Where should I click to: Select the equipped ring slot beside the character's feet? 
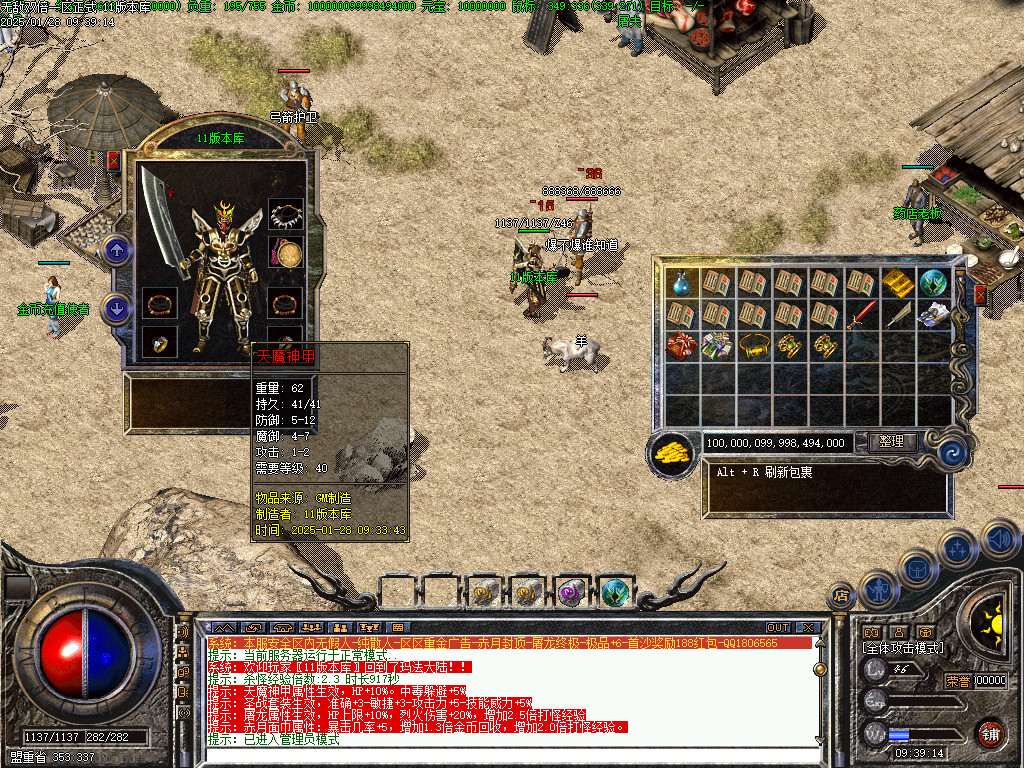point(160,342)
